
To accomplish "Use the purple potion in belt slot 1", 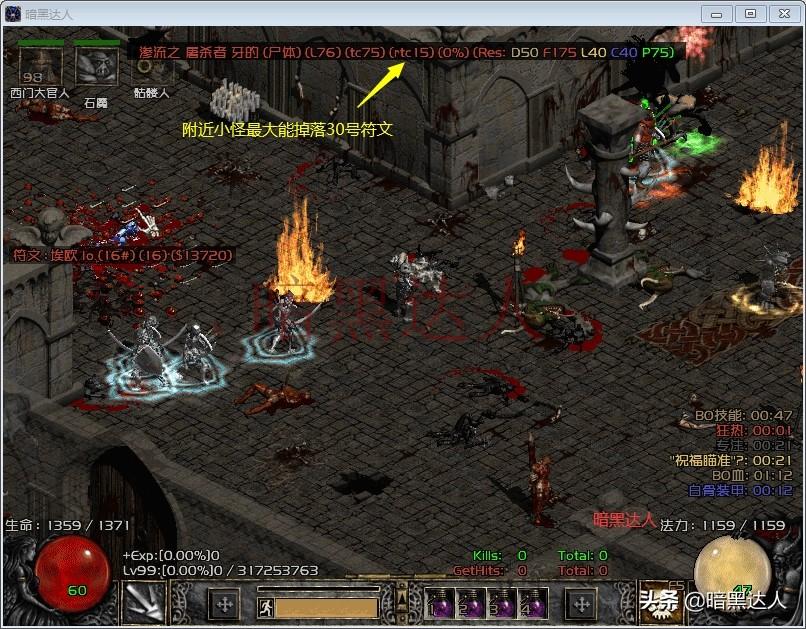I will pyautogui.click(x=440, y=604).
